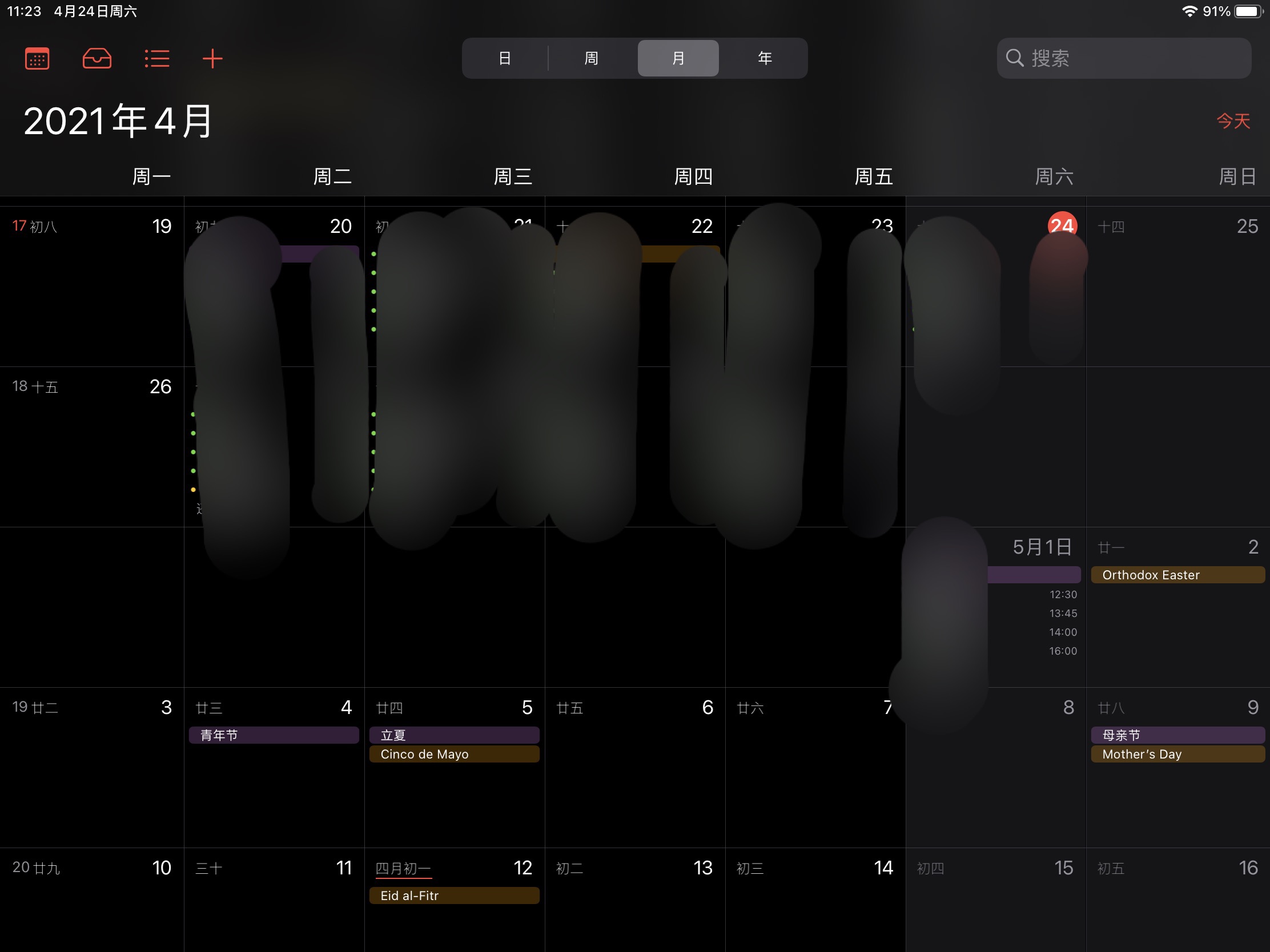This screenshot has width=1270, height=952.
Task: Select the April 25 date cell
Action: 1177,287
